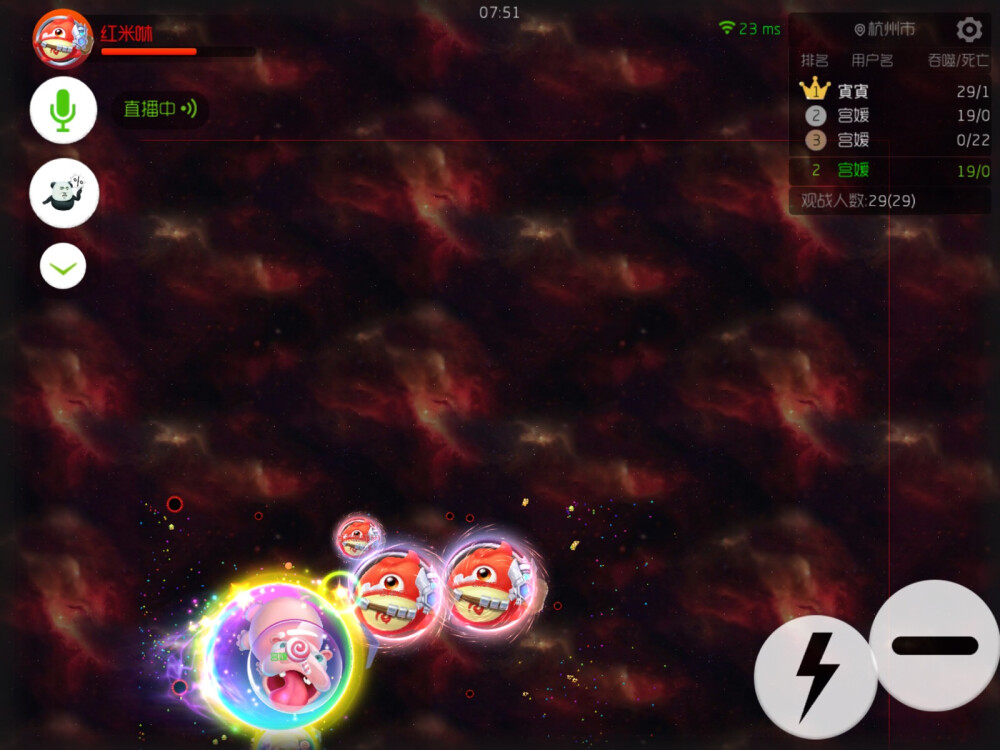Image resolution: width=1000 pixels, height=750 pixels.
Task: Activate the lightning bolt split button
Action: pyautogui.click(x=815, y=676)
